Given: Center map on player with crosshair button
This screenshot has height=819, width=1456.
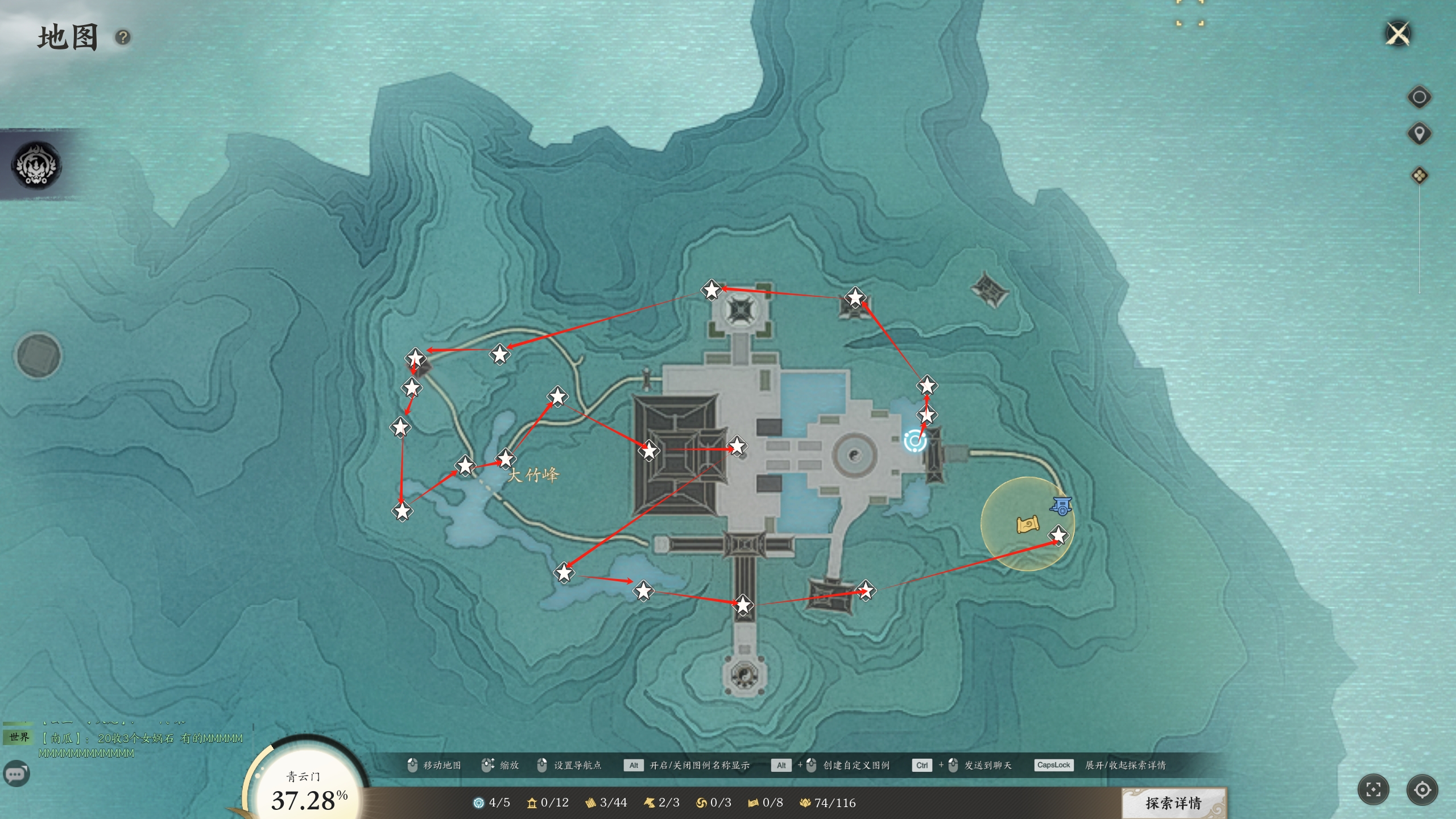Looking at the screenshot, I should pyautogui.click(x=1422, y=789).
